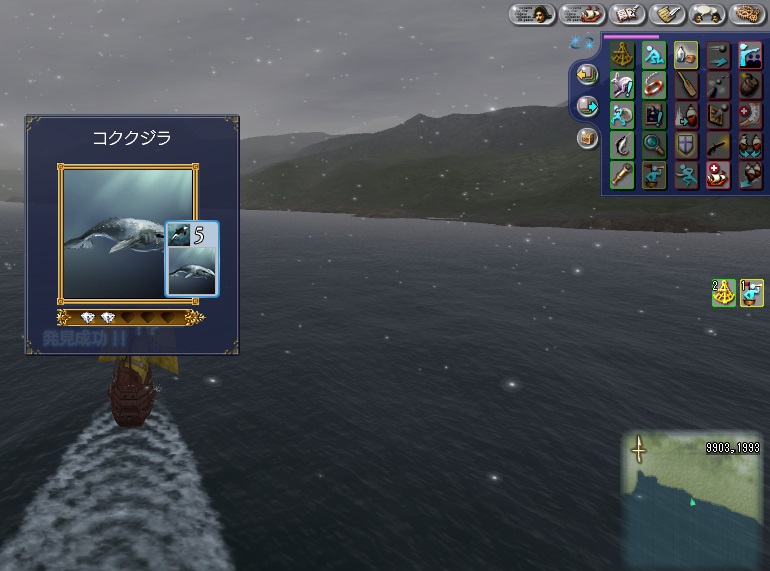Activate the cross shield defense skill
This screenshot has height=571, width=770.
click(x=686, y=145)
